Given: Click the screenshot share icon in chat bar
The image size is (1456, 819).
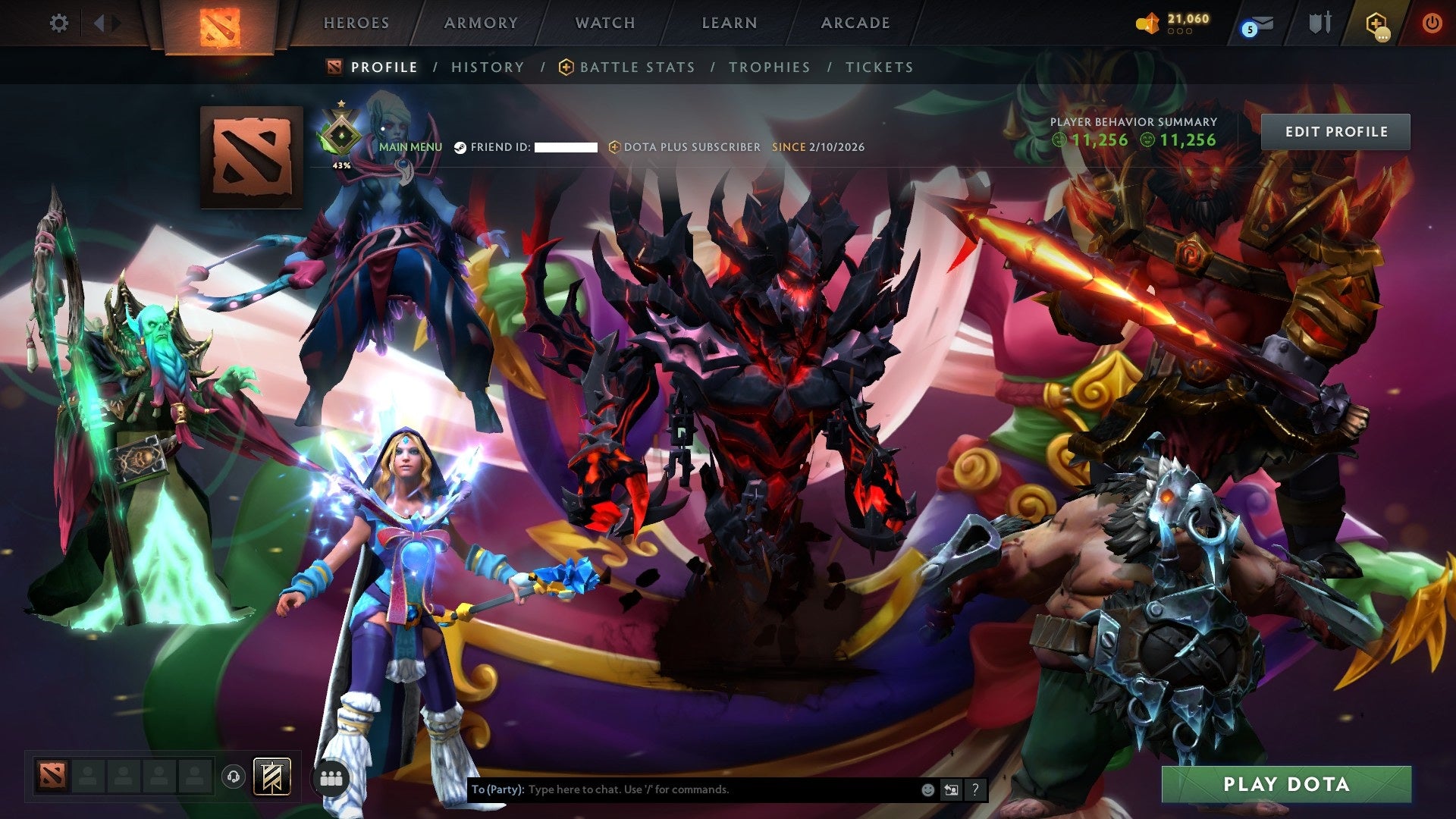Looking at the screenshot, I should click(x=951, y=789).
